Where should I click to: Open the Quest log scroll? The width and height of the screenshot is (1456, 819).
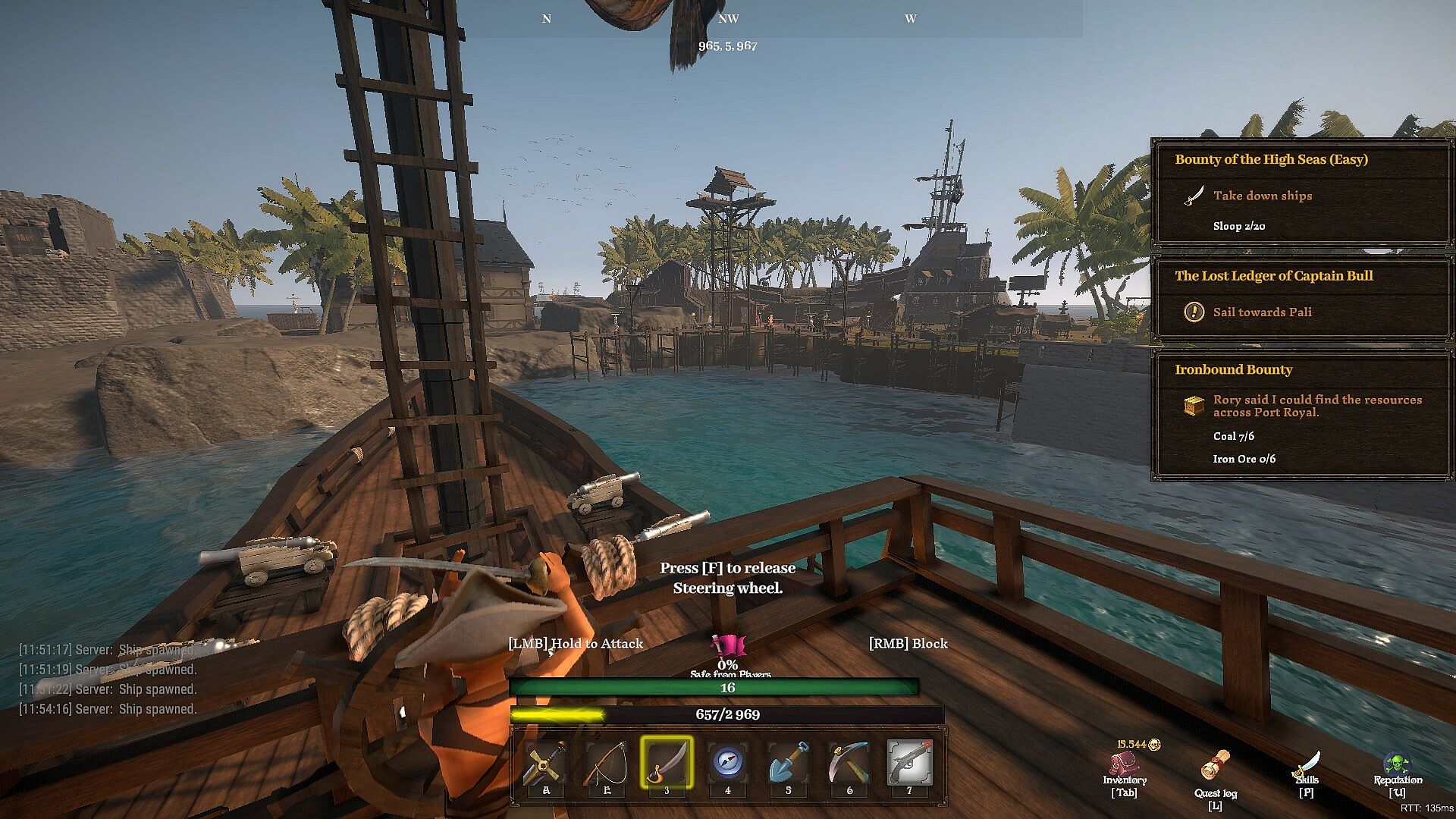1216,766
